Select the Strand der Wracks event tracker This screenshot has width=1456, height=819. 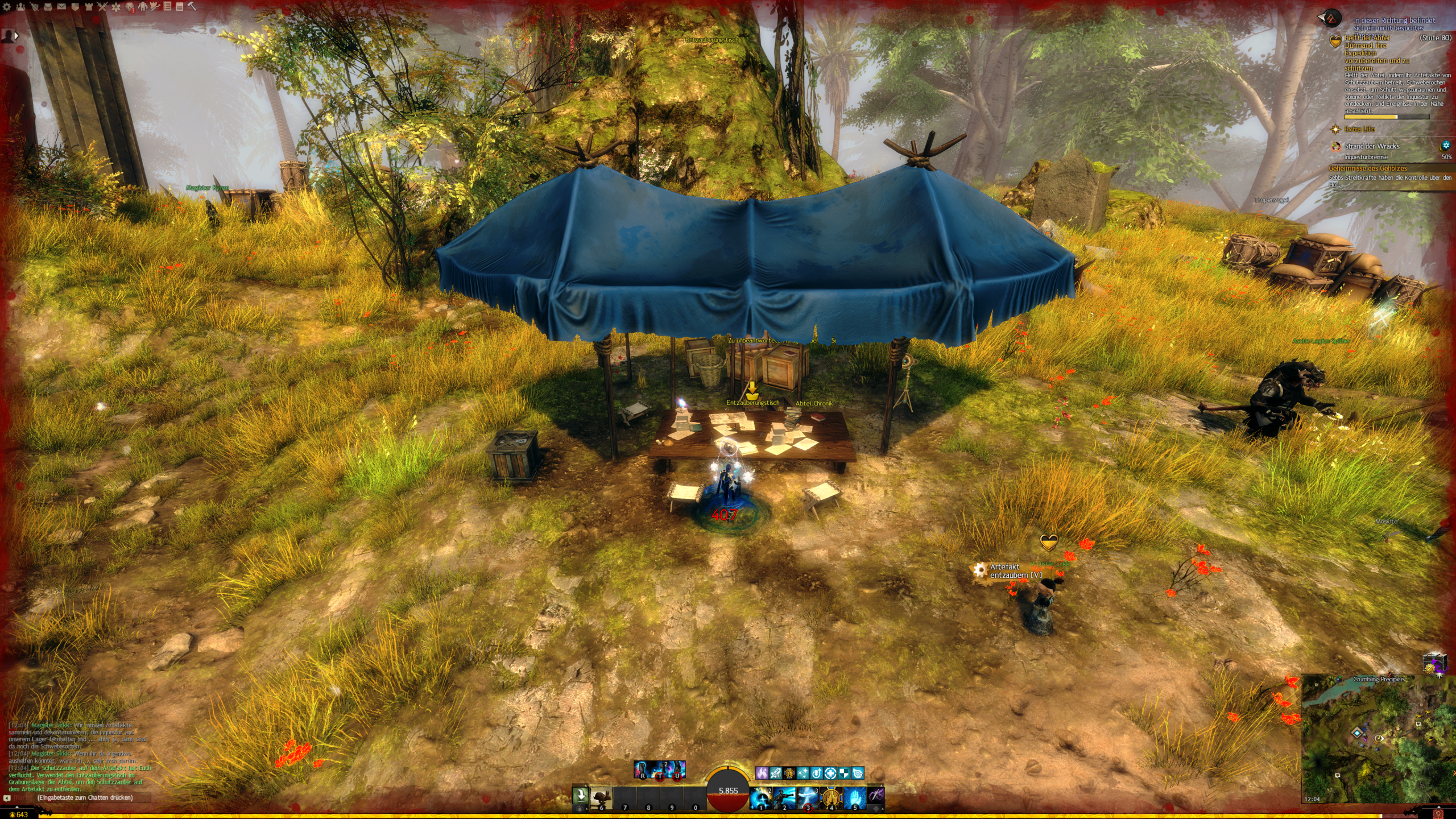coord(1372,146)
